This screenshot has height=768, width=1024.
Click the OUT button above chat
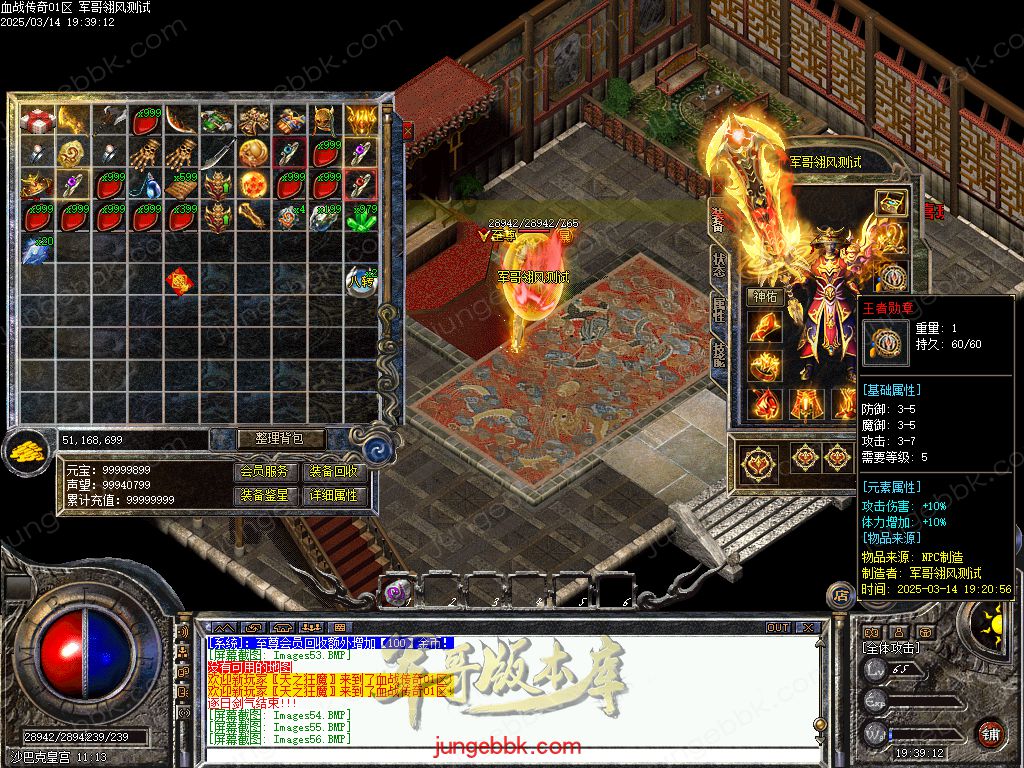pyautogui.click(x=778, y=628)
